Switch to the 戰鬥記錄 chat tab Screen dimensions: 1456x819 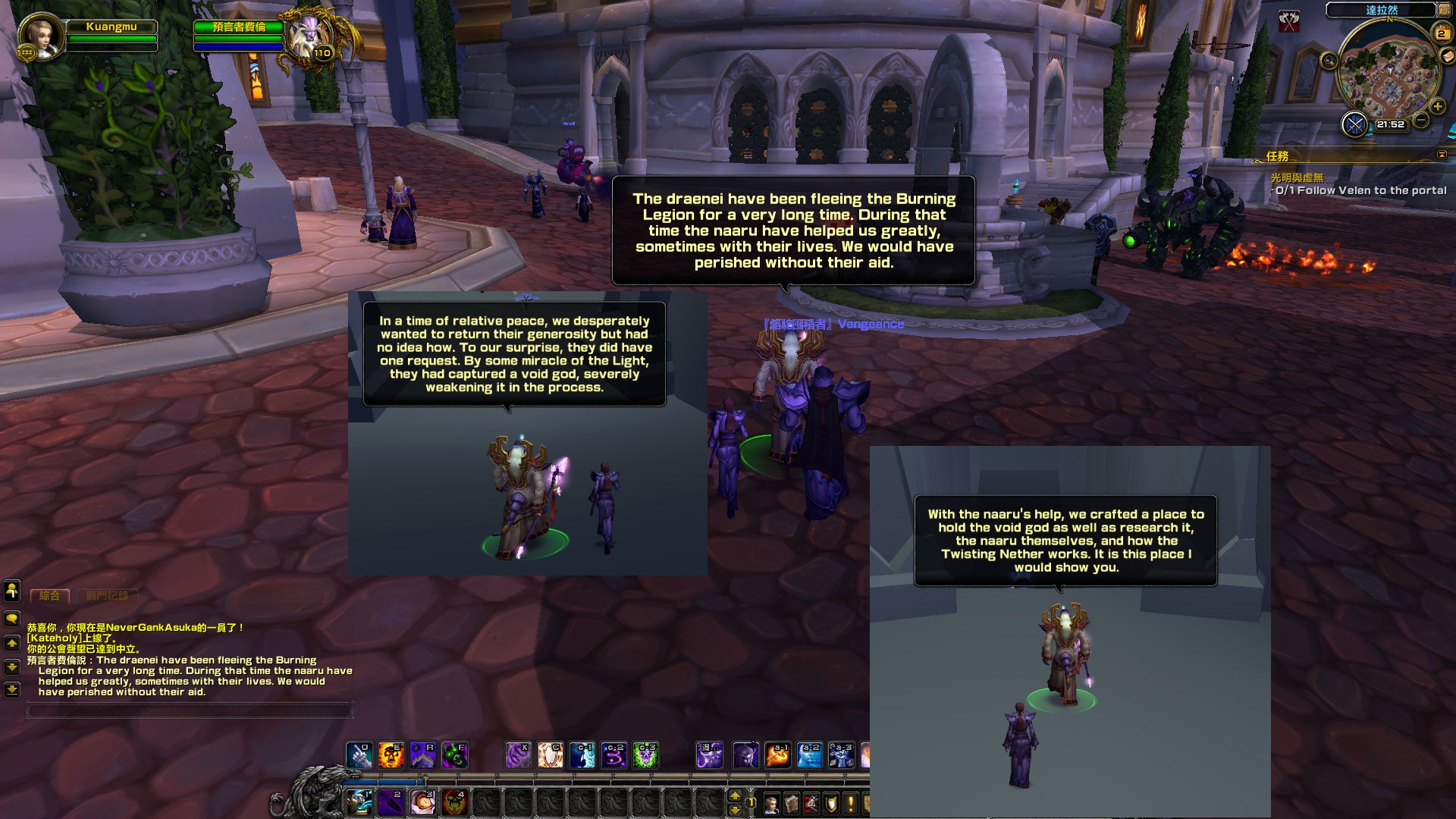[107, 596]
